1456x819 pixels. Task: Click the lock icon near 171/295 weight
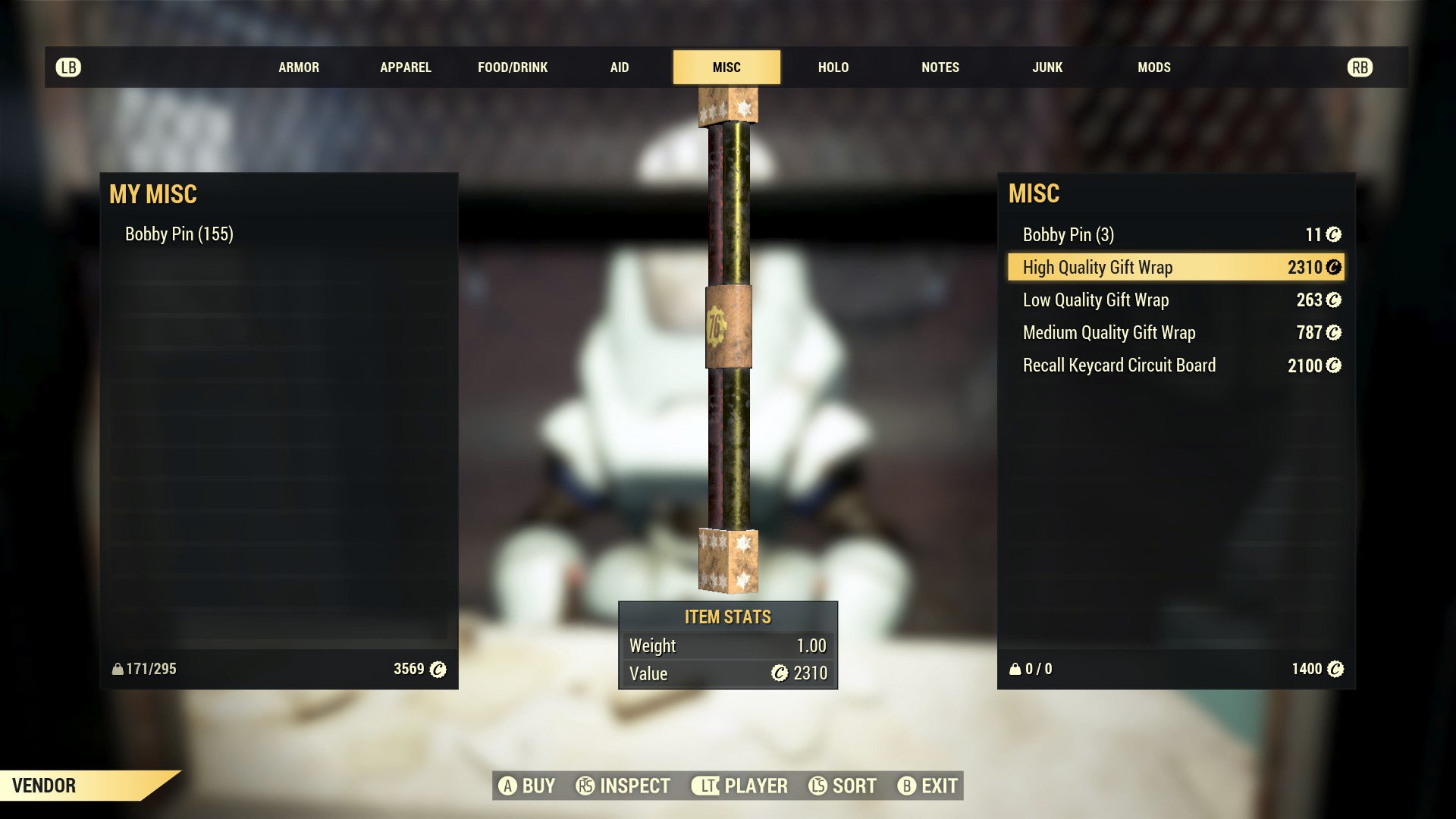[118, 670]
